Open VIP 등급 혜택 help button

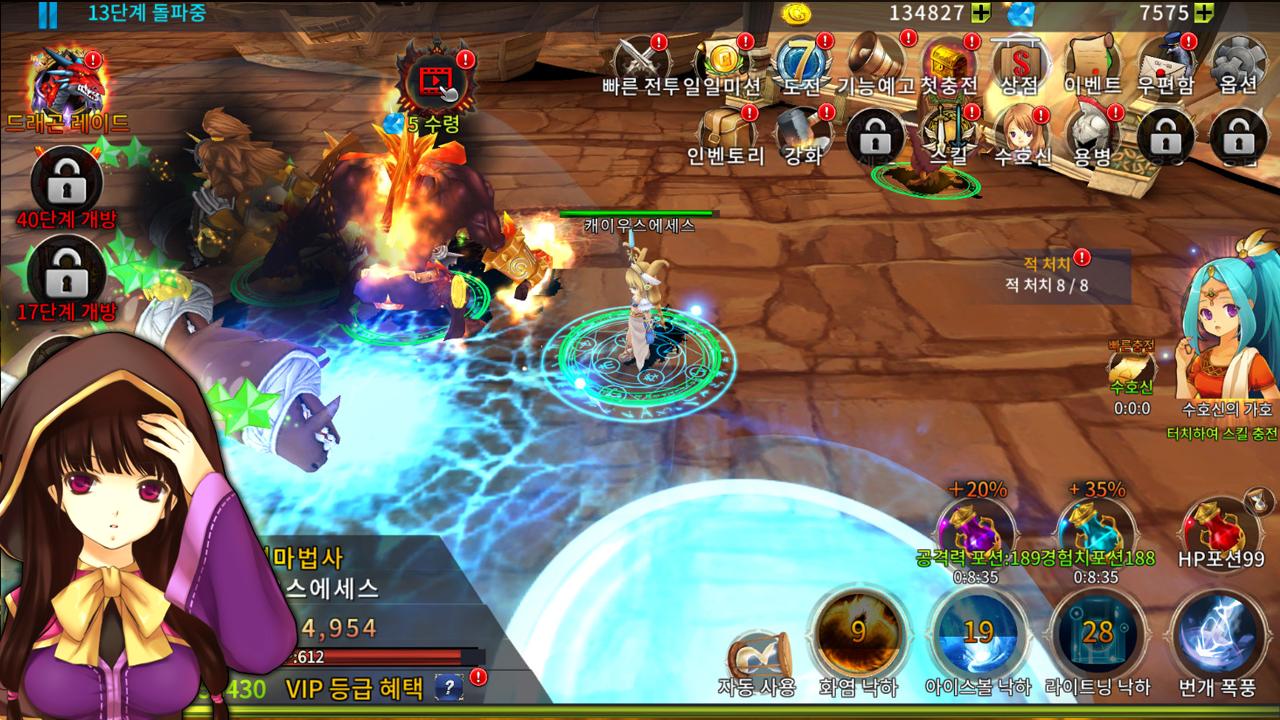coord(448,688)
